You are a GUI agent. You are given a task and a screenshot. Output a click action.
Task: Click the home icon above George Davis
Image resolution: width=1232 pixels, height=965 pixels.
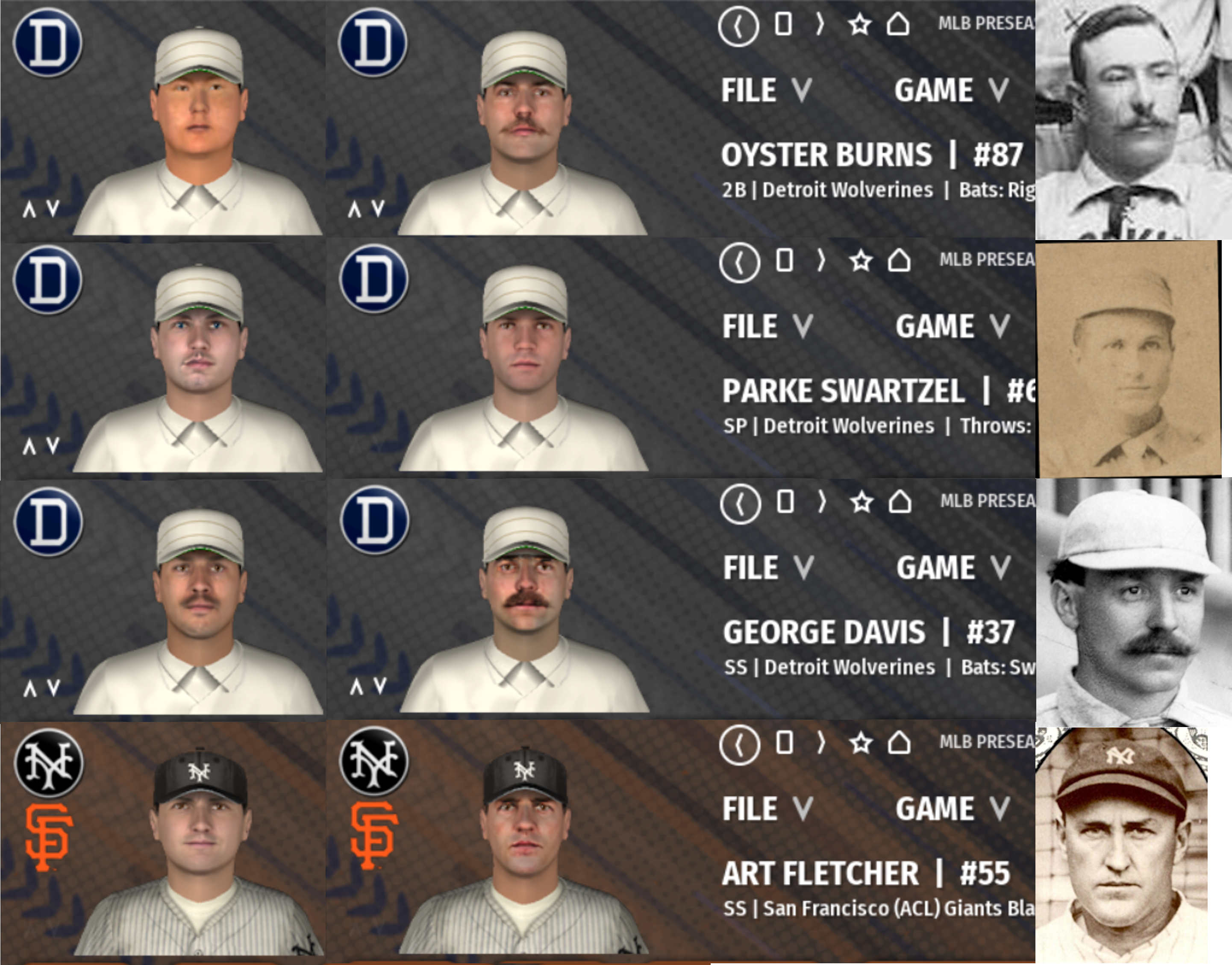click(900, 501)
